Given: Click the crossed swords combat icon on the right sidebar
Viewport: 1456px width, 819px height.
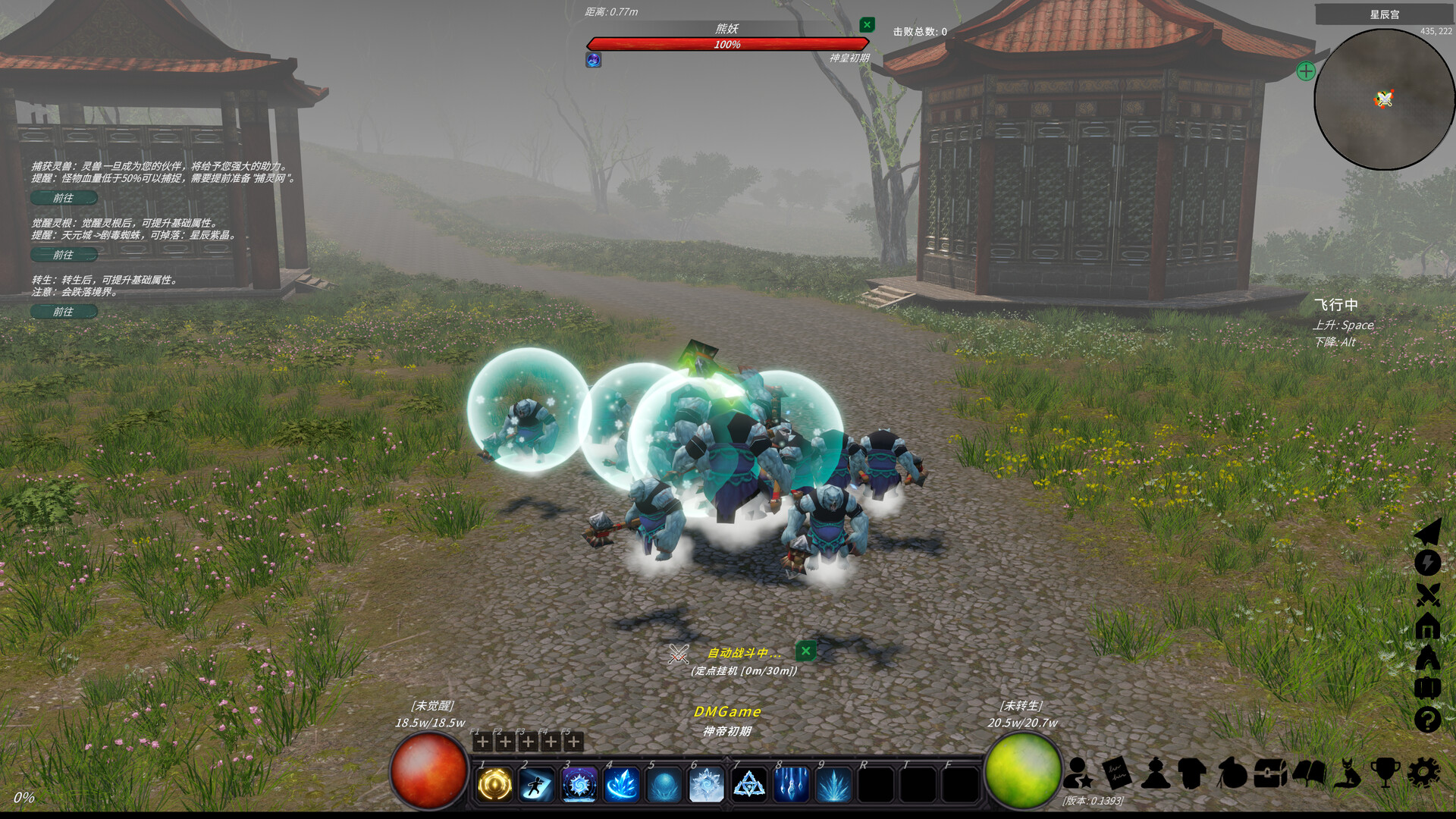Looking at the screenshot, I should point(1428,594).
